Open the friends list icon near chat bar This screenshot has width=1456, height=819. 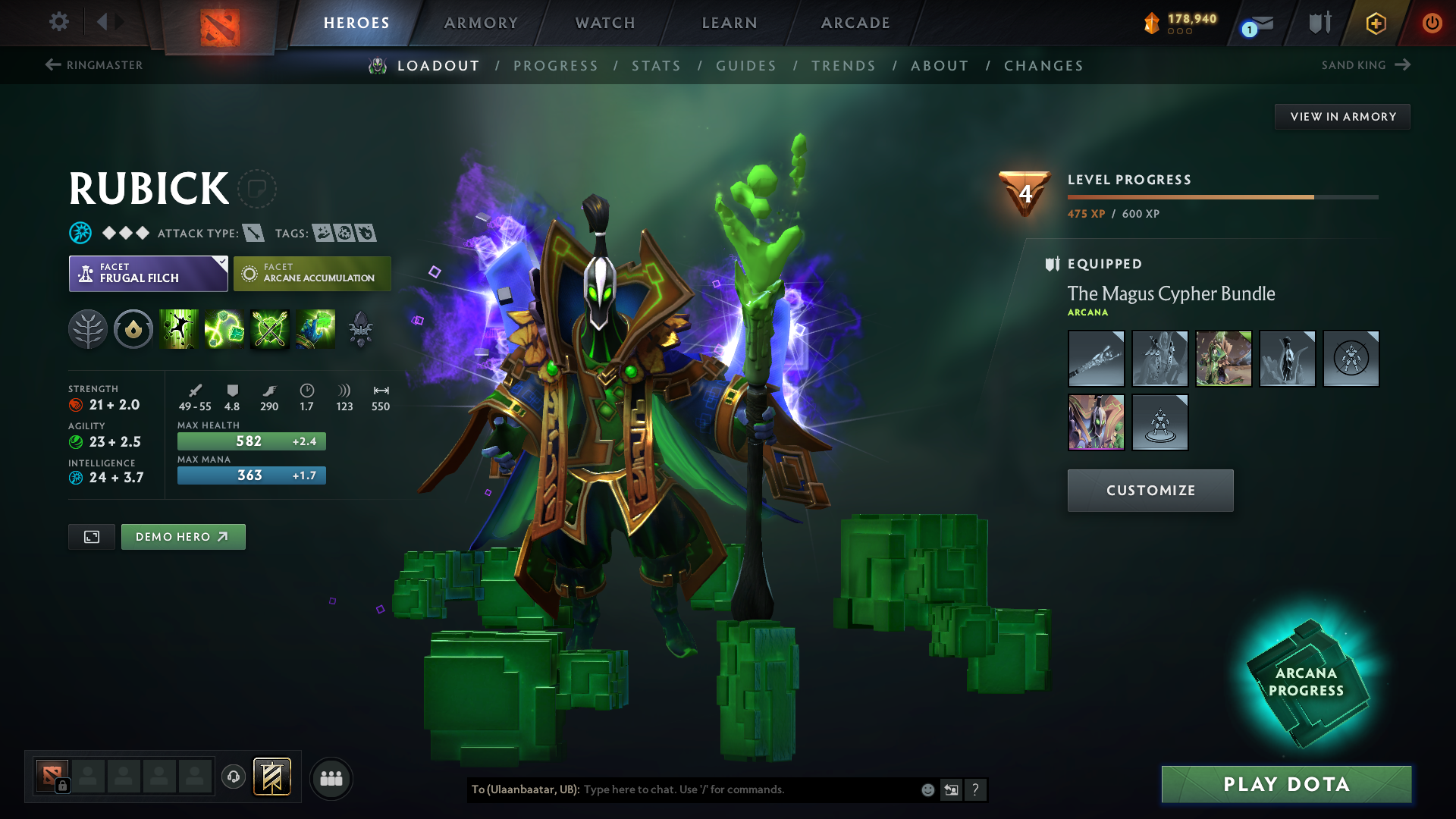pyautogui.click(x=331, y=779)
